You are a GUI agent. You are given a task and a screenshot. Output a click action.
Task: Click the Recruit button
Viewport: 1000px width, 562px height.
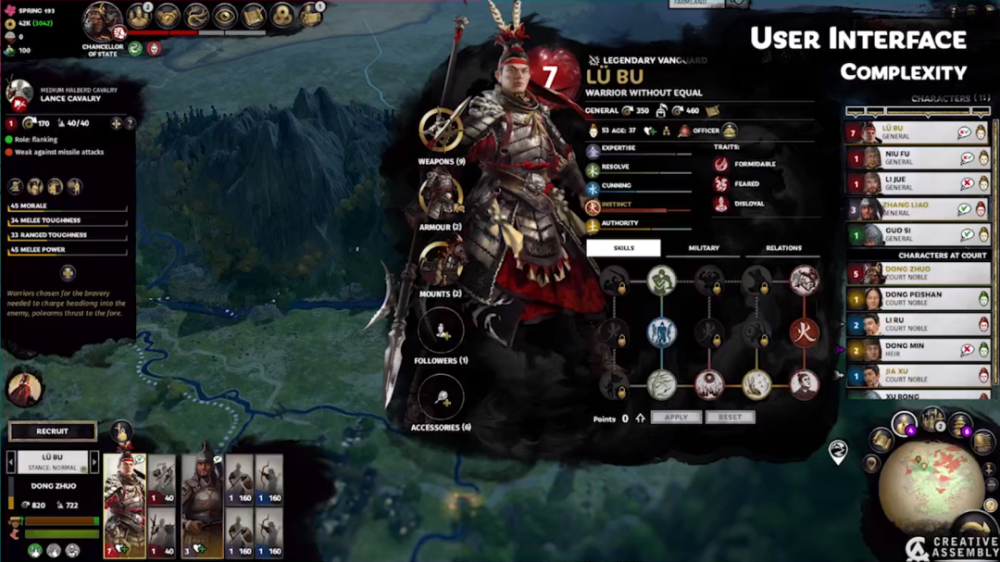[x=52, y=431]
